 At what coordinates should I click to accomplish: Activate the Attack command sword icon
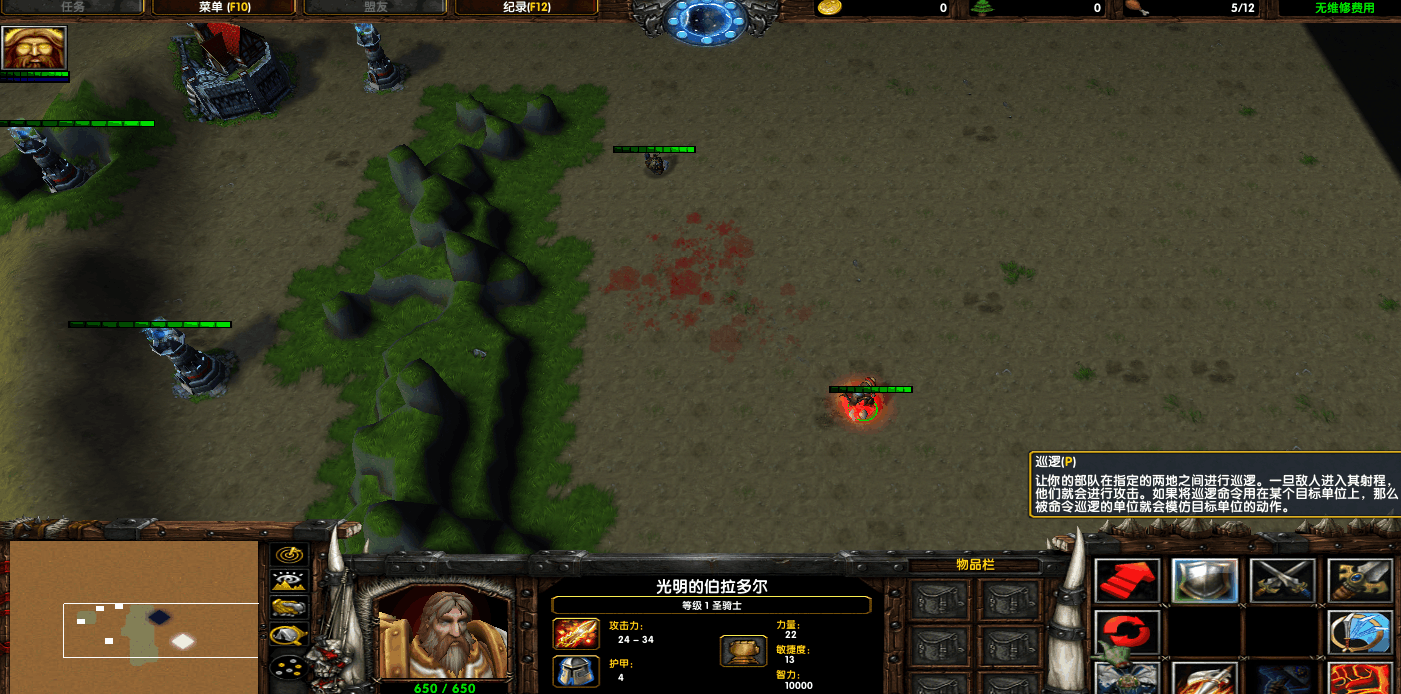click(x=1361, y=581)
